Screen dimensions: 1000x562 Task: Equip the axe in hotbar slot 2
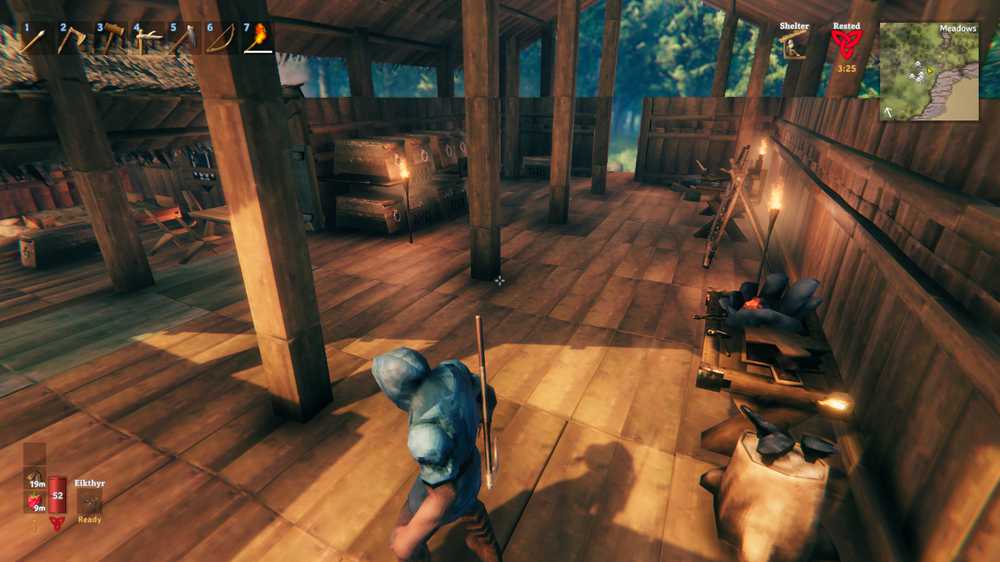click(x=71, y=39)
